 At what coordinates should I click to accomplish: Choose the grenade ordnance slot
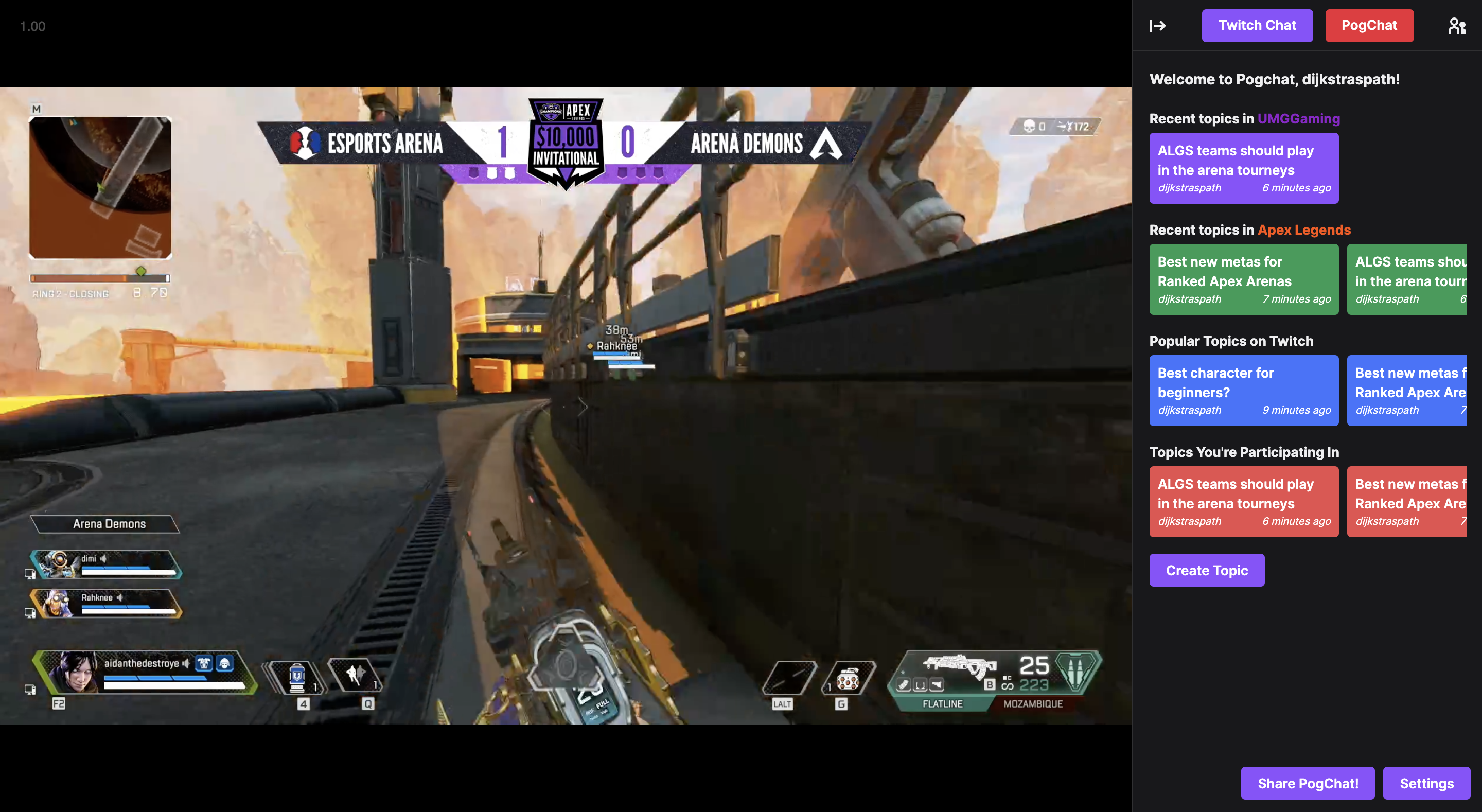[x=848, y=679]
